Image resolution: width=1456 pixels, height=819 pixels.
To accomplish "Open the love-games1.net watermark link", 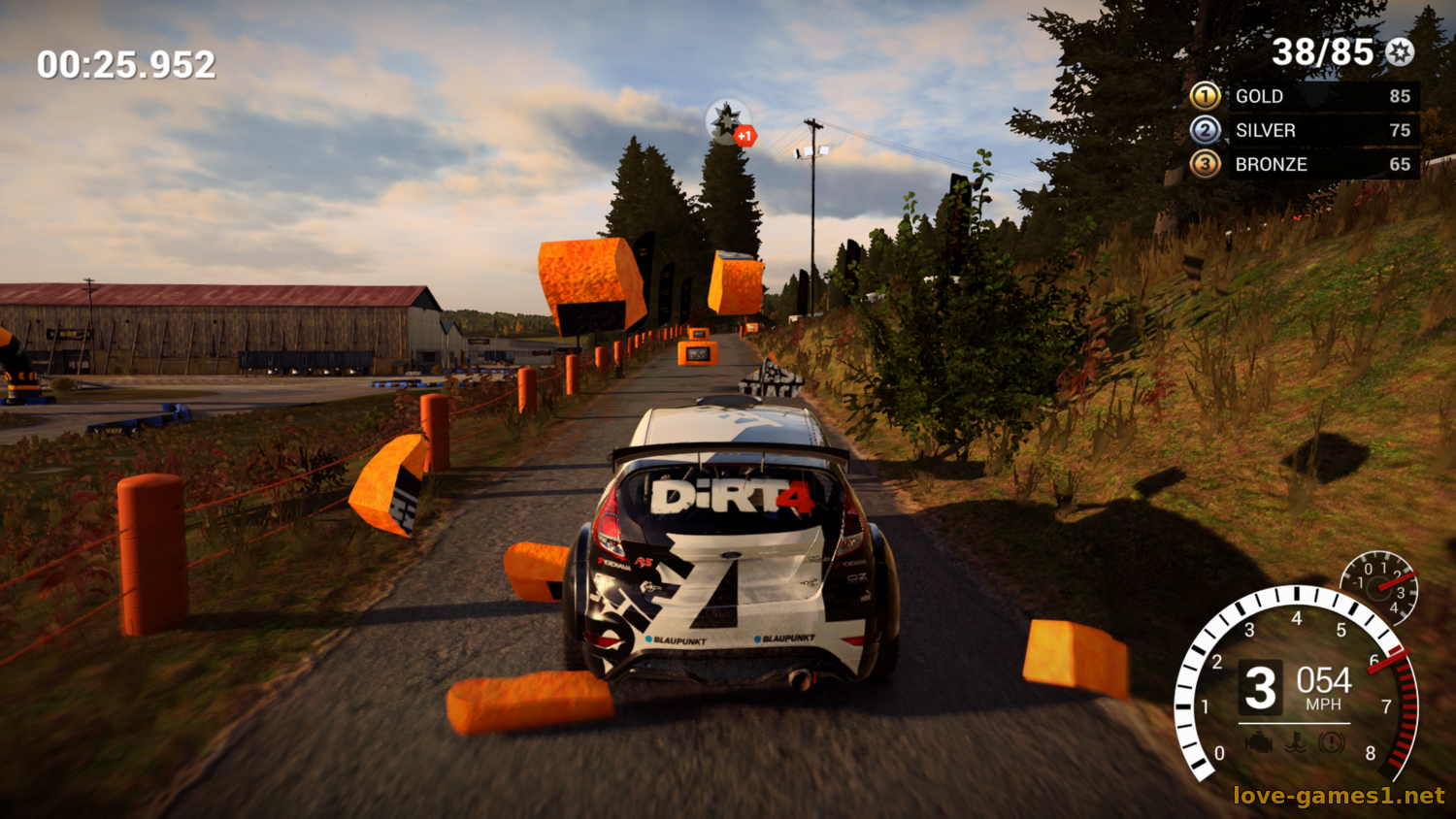I will [x=1339, y=796].
